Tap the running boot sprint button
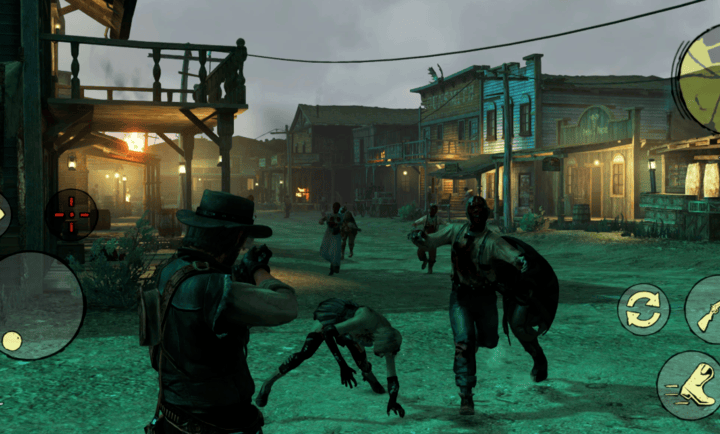The width and height of the screenshot is (720, 434). (690, 384)
